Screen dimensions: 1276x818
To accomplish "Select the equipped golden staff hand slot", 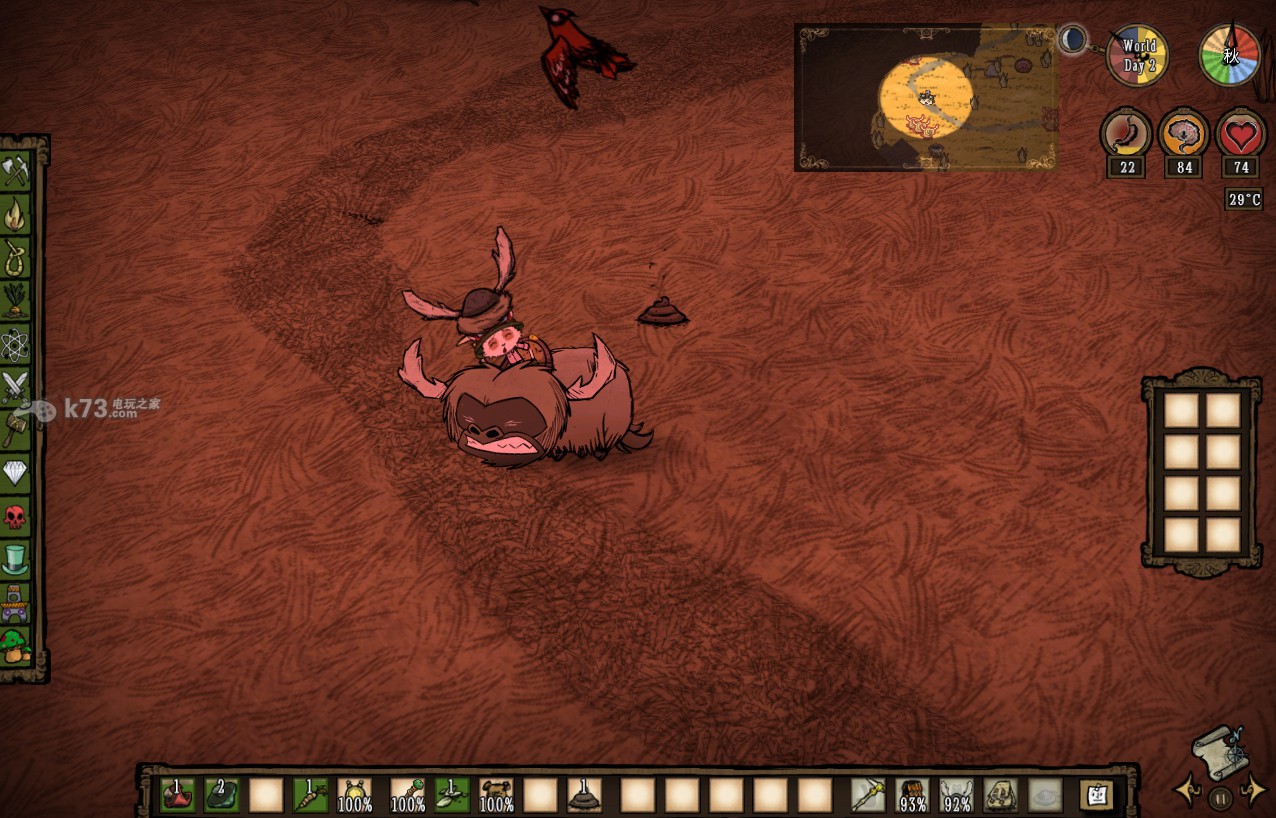I will (867, 795).
